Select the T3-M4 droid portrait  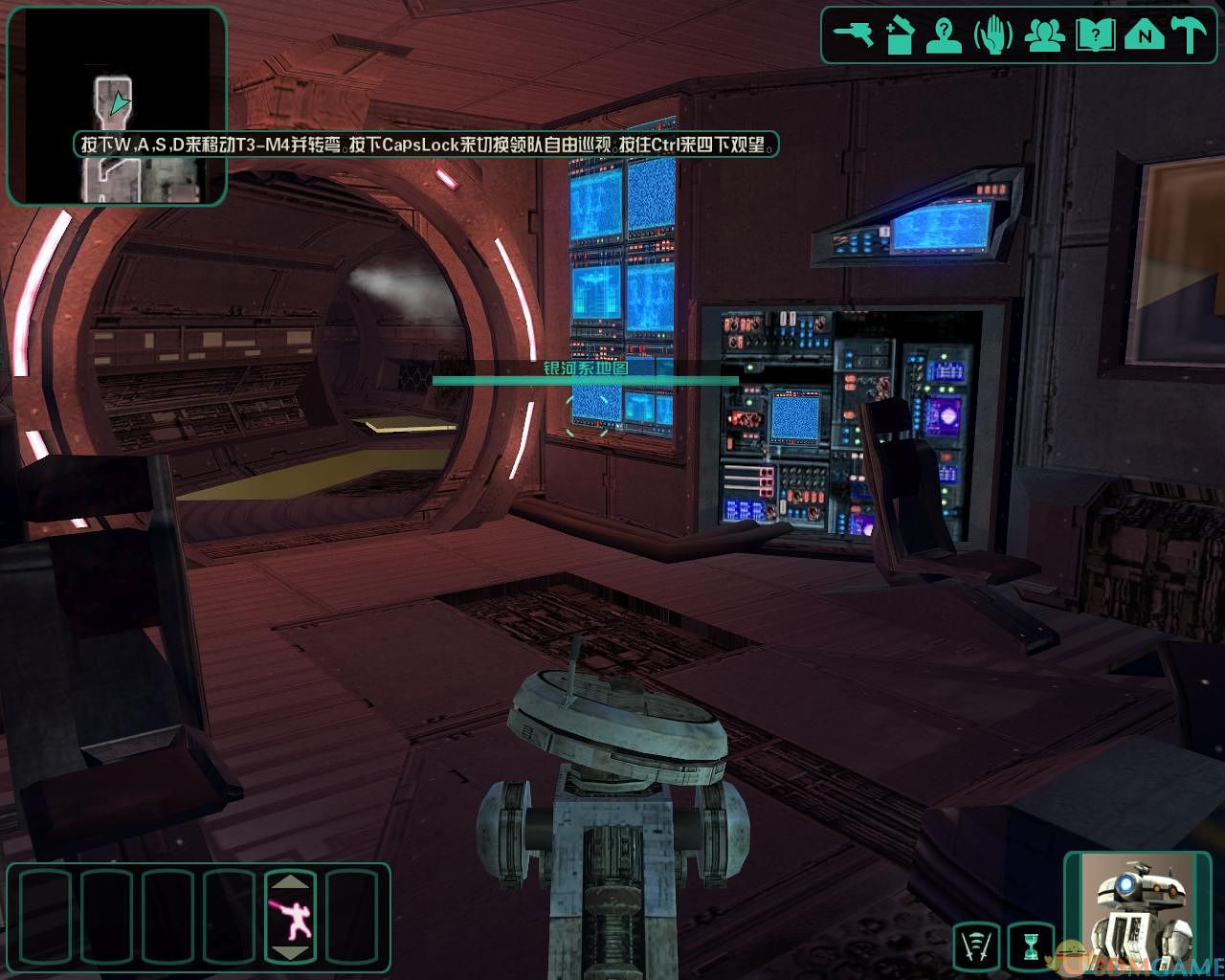tap(1137, 911)
